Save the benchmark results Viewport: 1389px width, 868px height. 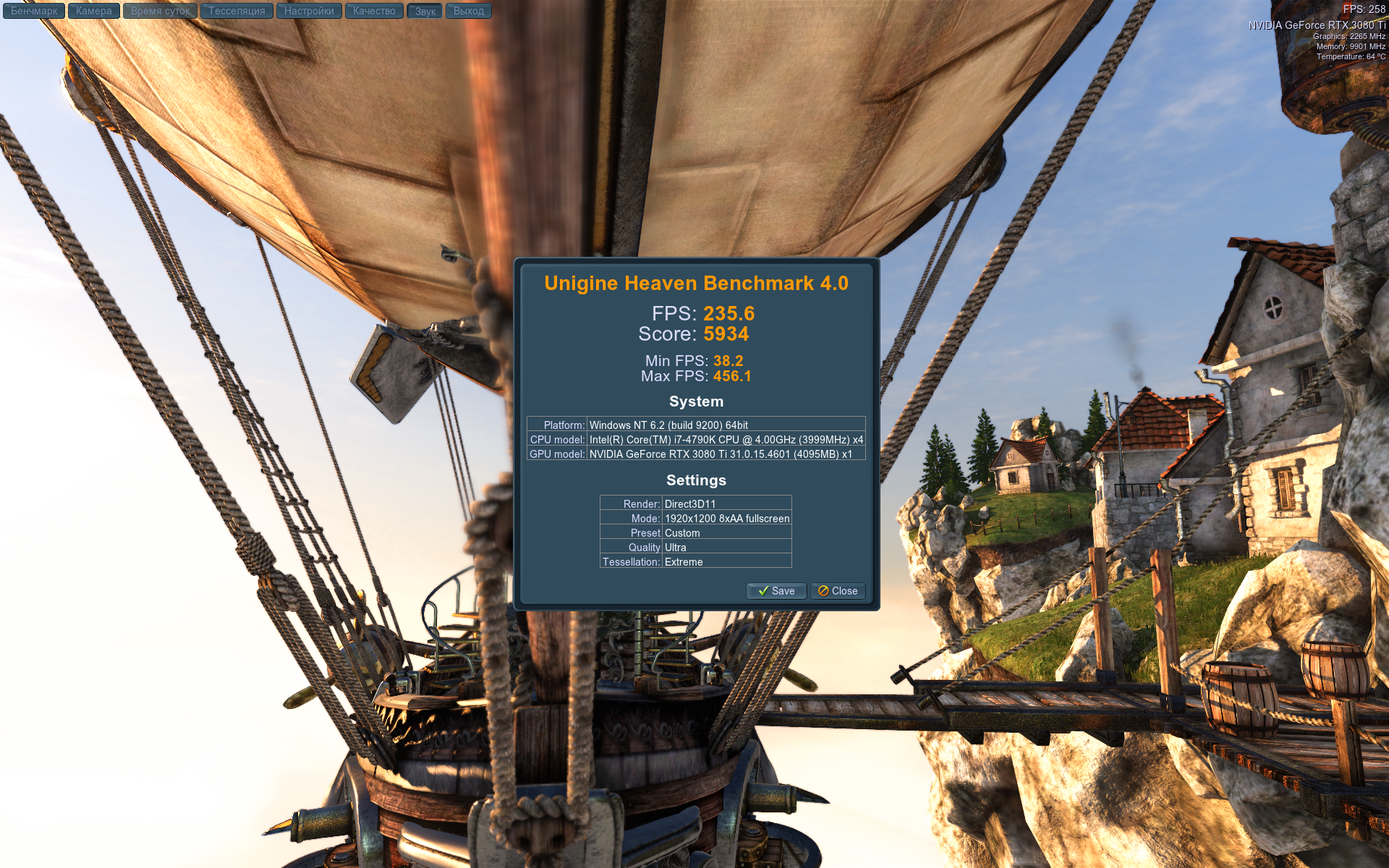(x=776, y=591)
